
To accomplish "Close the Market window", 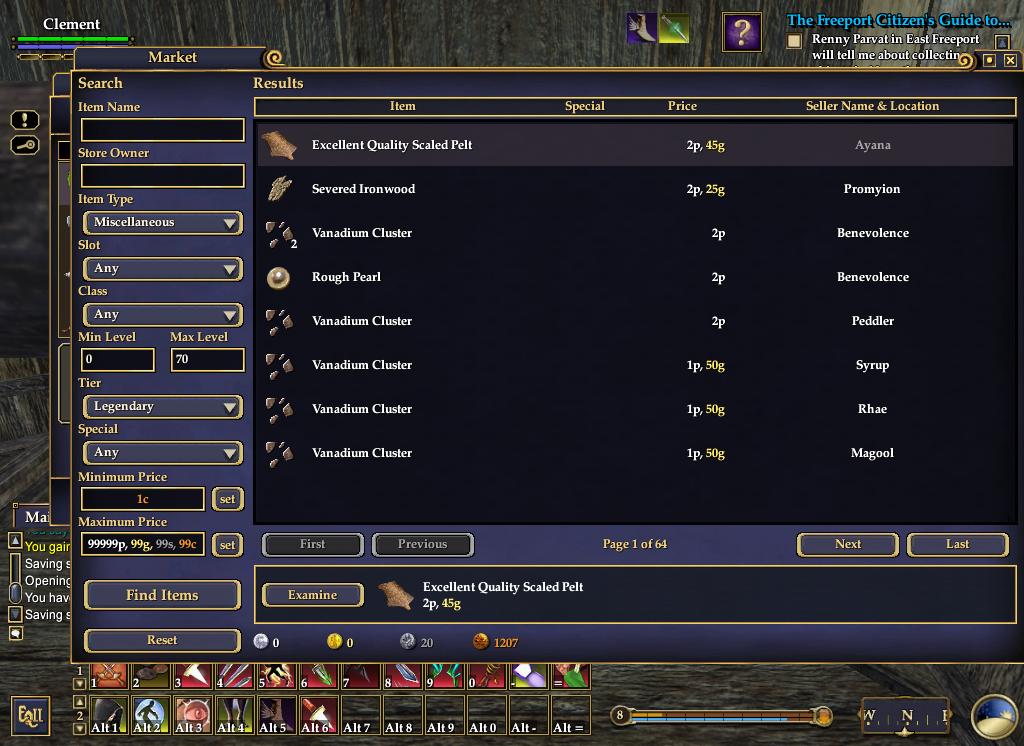I will pyautogui.click(x=1010, y=60).
